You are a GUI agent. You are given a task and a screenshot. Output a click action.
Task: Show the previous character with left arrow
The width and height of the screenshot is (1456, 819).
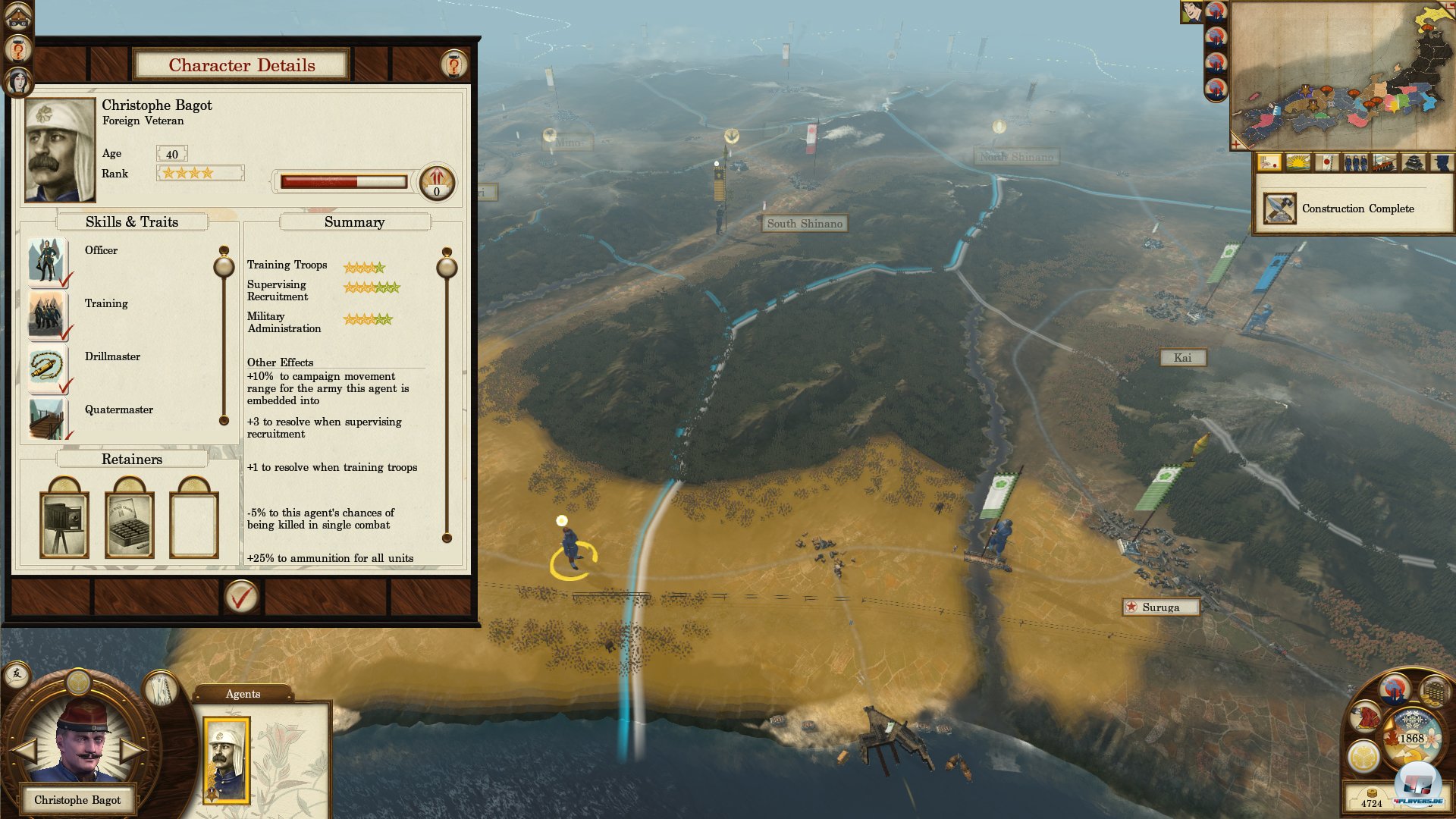pos(24,750)
